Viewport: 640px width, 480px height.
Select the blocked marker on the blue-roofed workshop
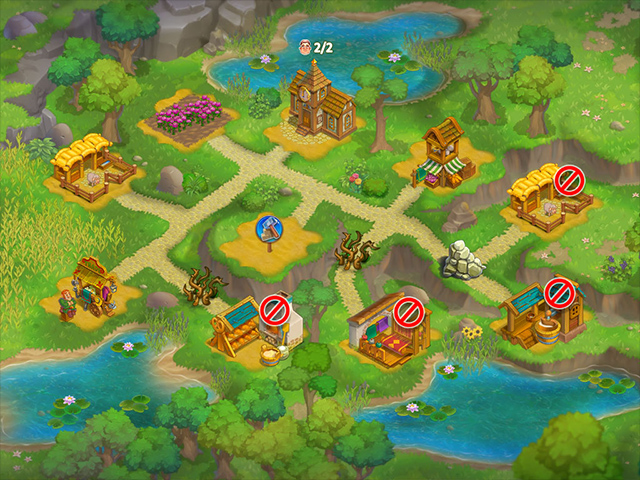pos(557,293)
